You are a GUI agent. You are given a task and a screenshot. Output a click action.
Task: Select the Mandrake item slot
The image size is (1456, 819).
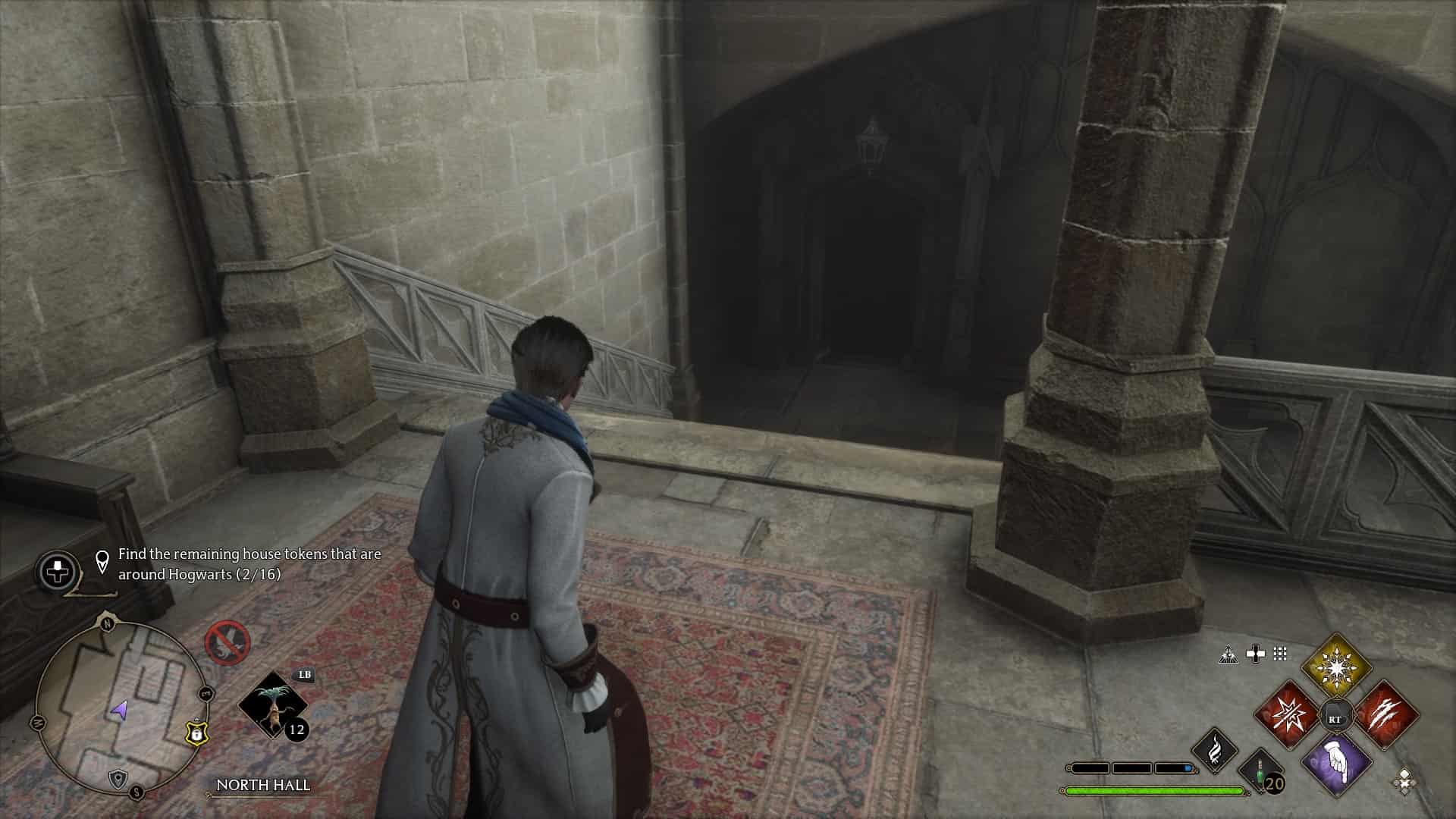coord(272,706)
